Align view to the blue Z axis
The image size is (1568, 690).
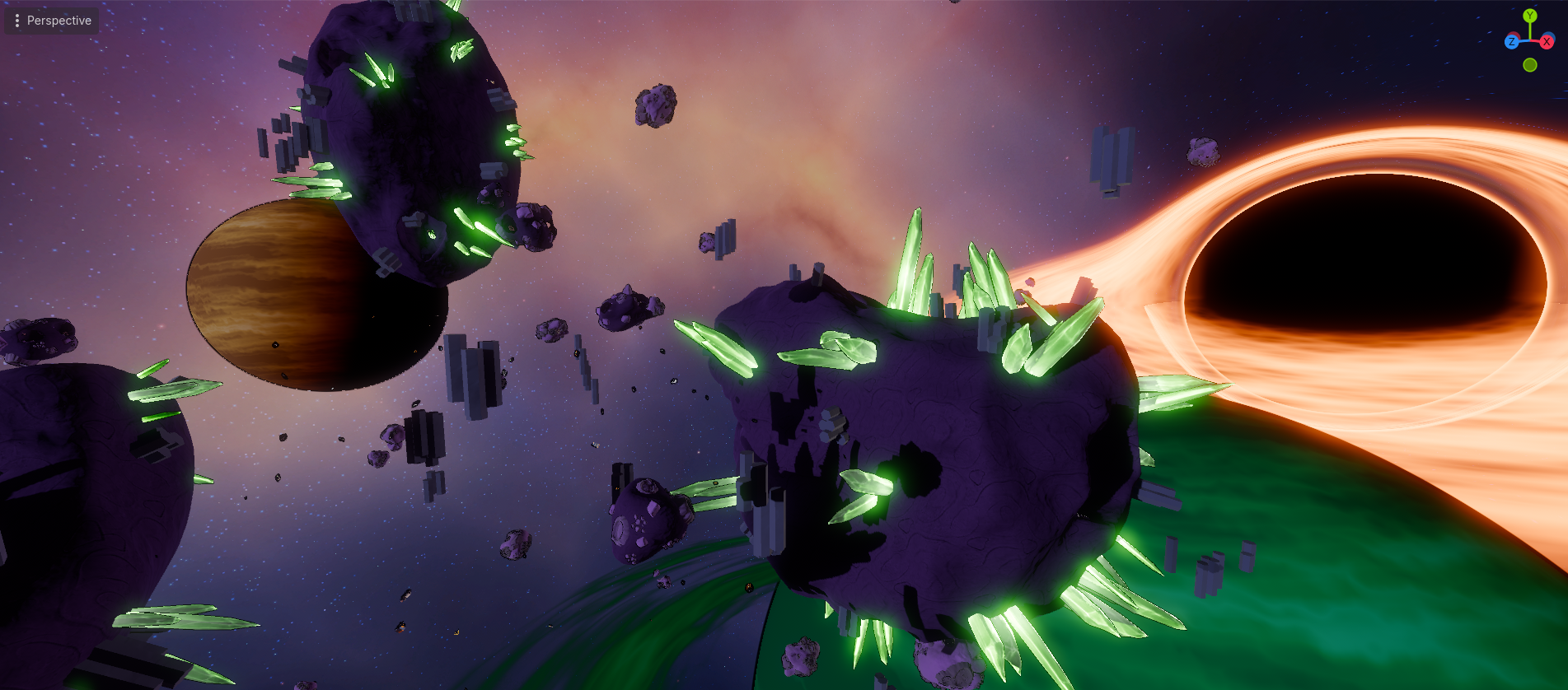point(1512,42)
